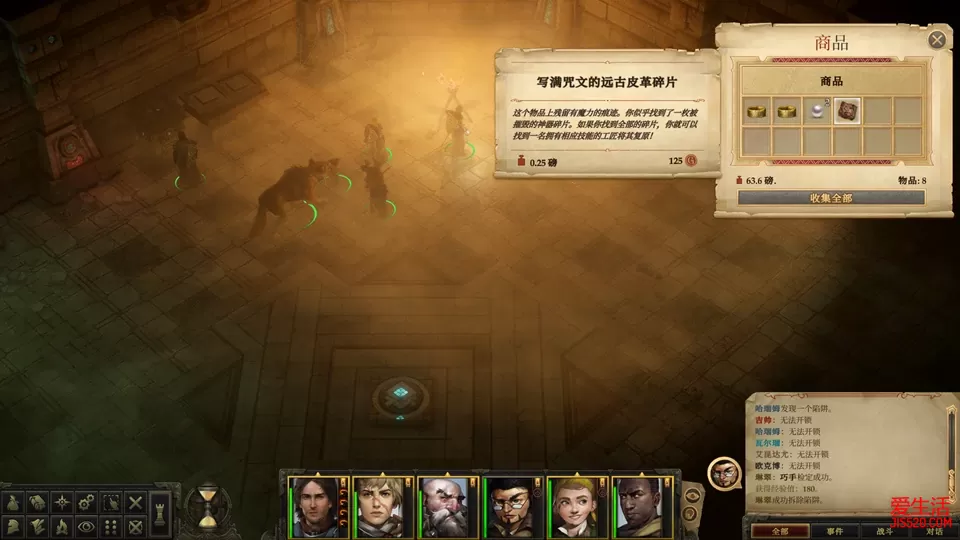This screenshot has width=960, height=540.
Task: Select the portrait of the man with glasses
Action: (508, 505)
